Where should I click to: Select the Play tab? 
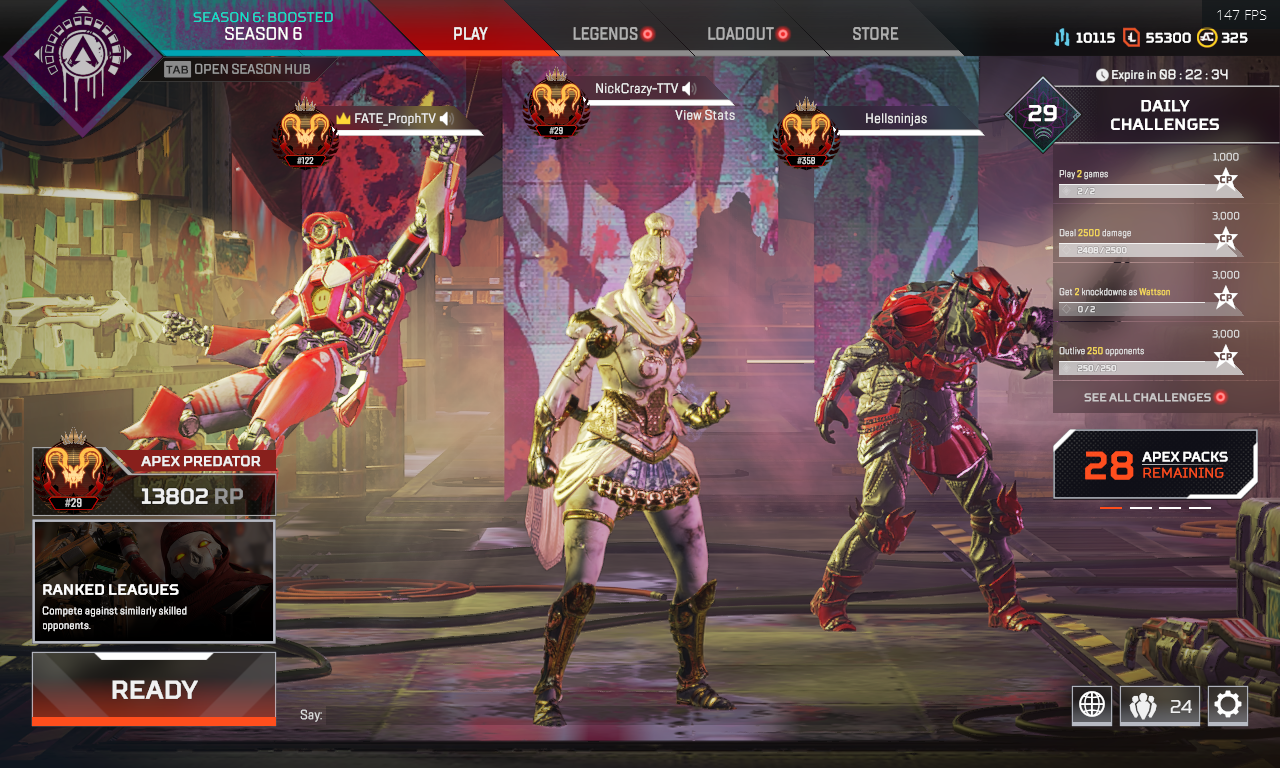click(470, 34)
